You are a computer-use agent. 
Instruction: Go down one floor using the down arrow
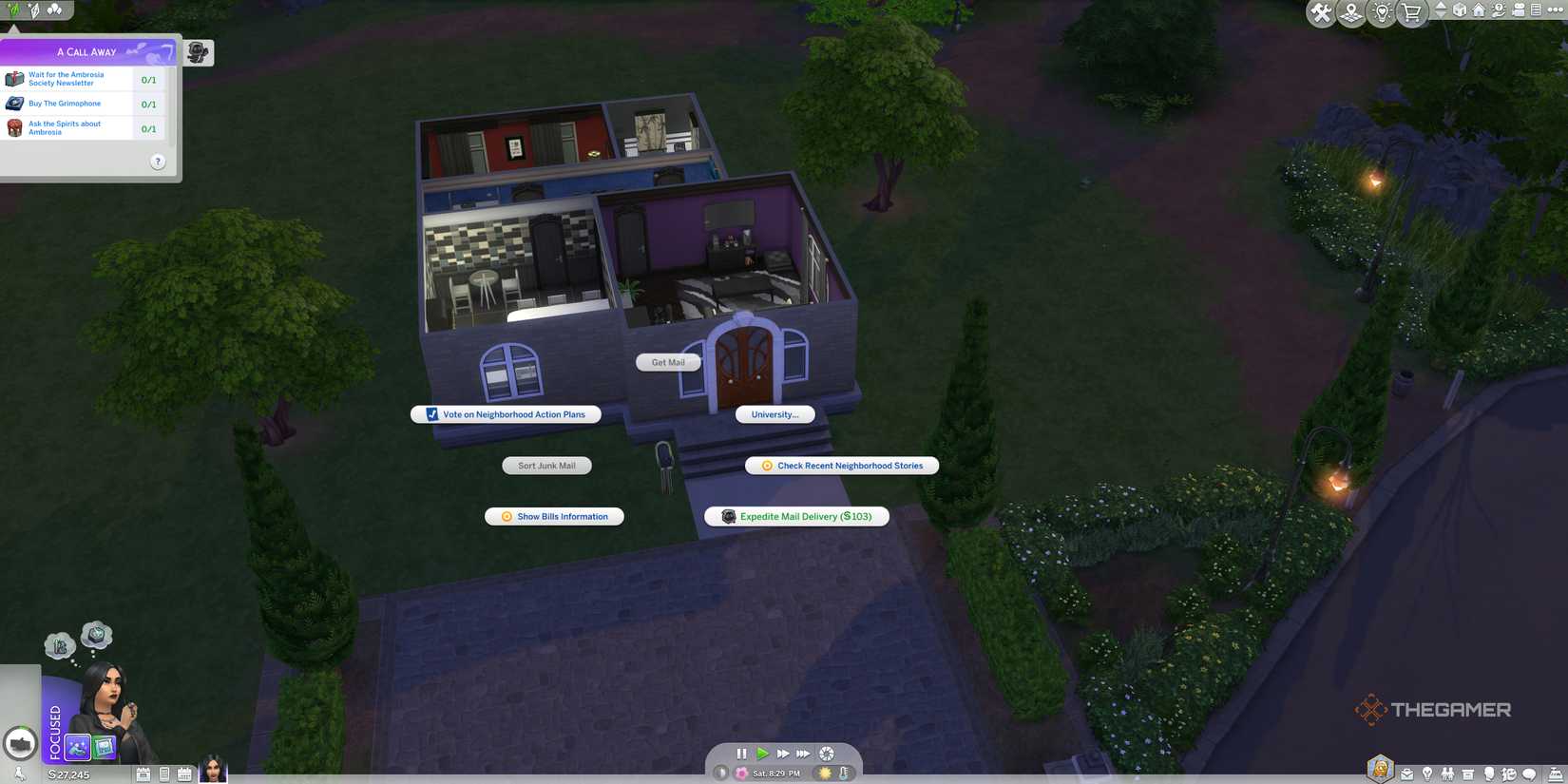coord(1441,16)
